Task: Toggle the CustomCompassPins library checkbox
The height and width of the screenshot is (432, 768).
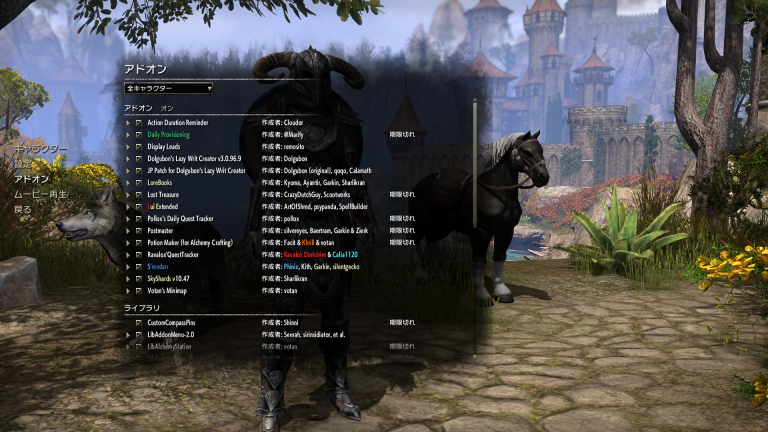Action: pyautogui.click(x=139, y=323)
